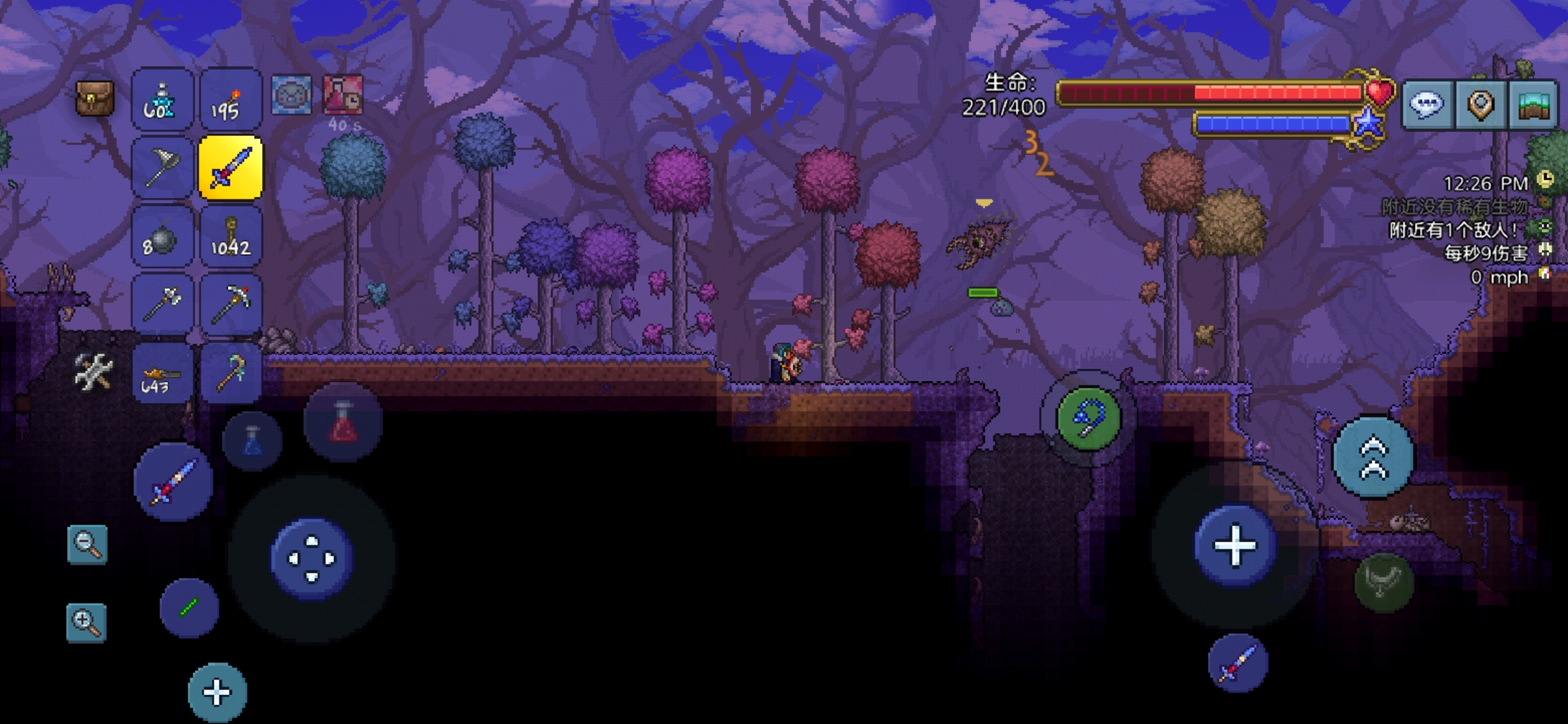Viewport: 1568px width, 724px height.
Task: Tap the right aim joystick plus
Action: tap(1234, 546)
